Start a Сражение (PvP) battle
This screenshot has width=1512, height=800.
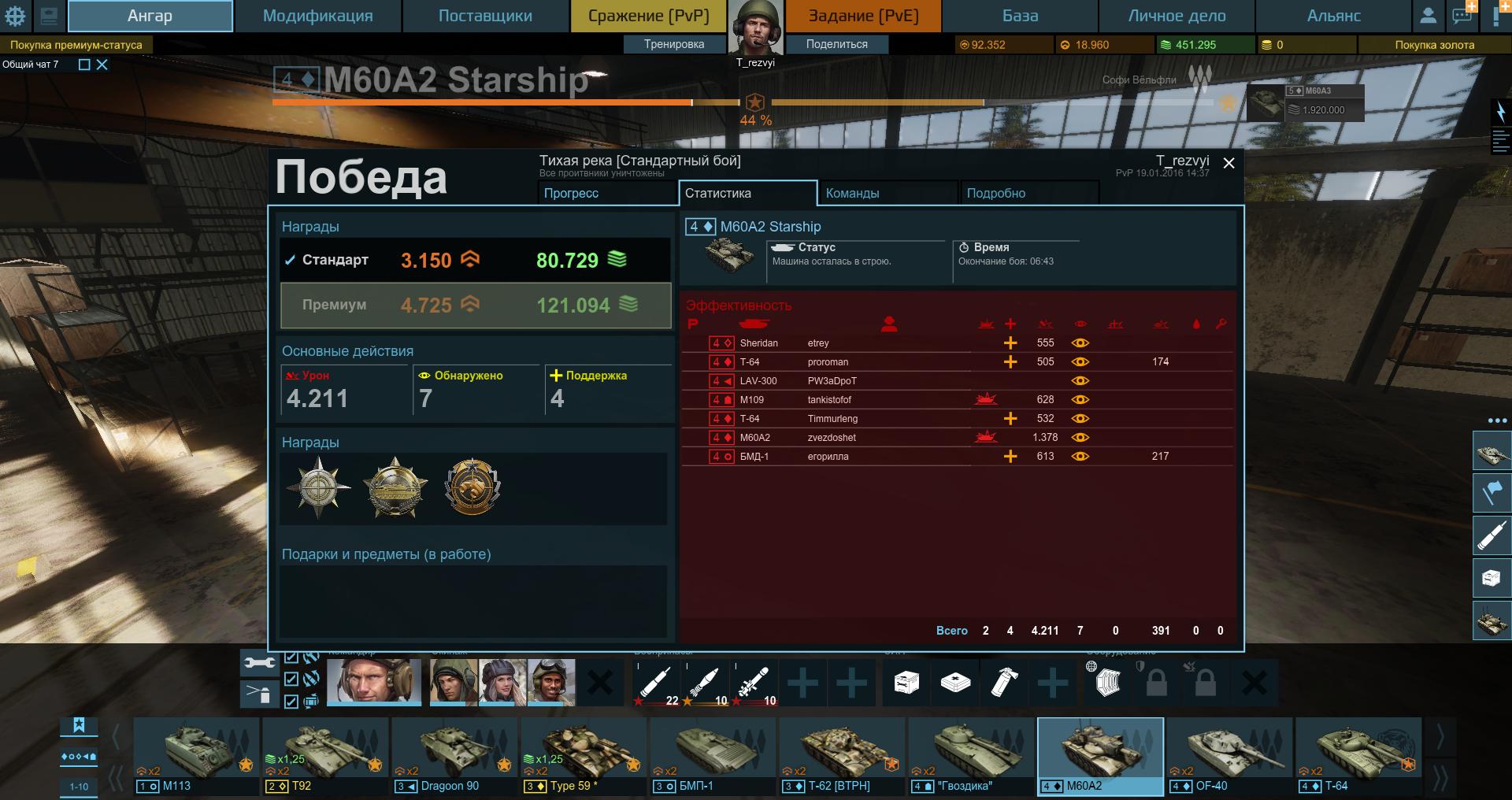click(x=649, y=16)
